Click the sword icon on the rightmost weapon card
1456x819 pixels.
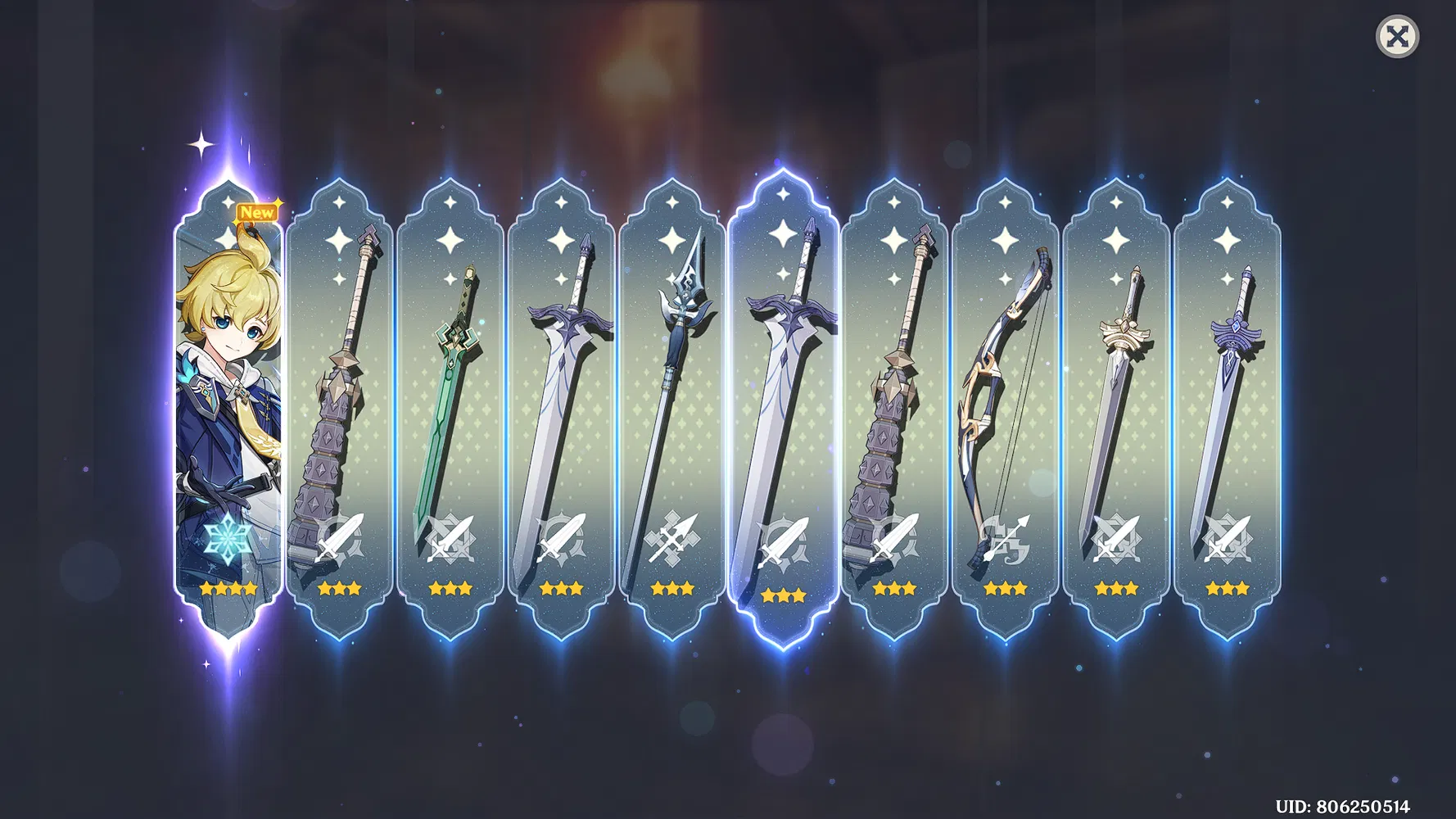click(1227, 538)
